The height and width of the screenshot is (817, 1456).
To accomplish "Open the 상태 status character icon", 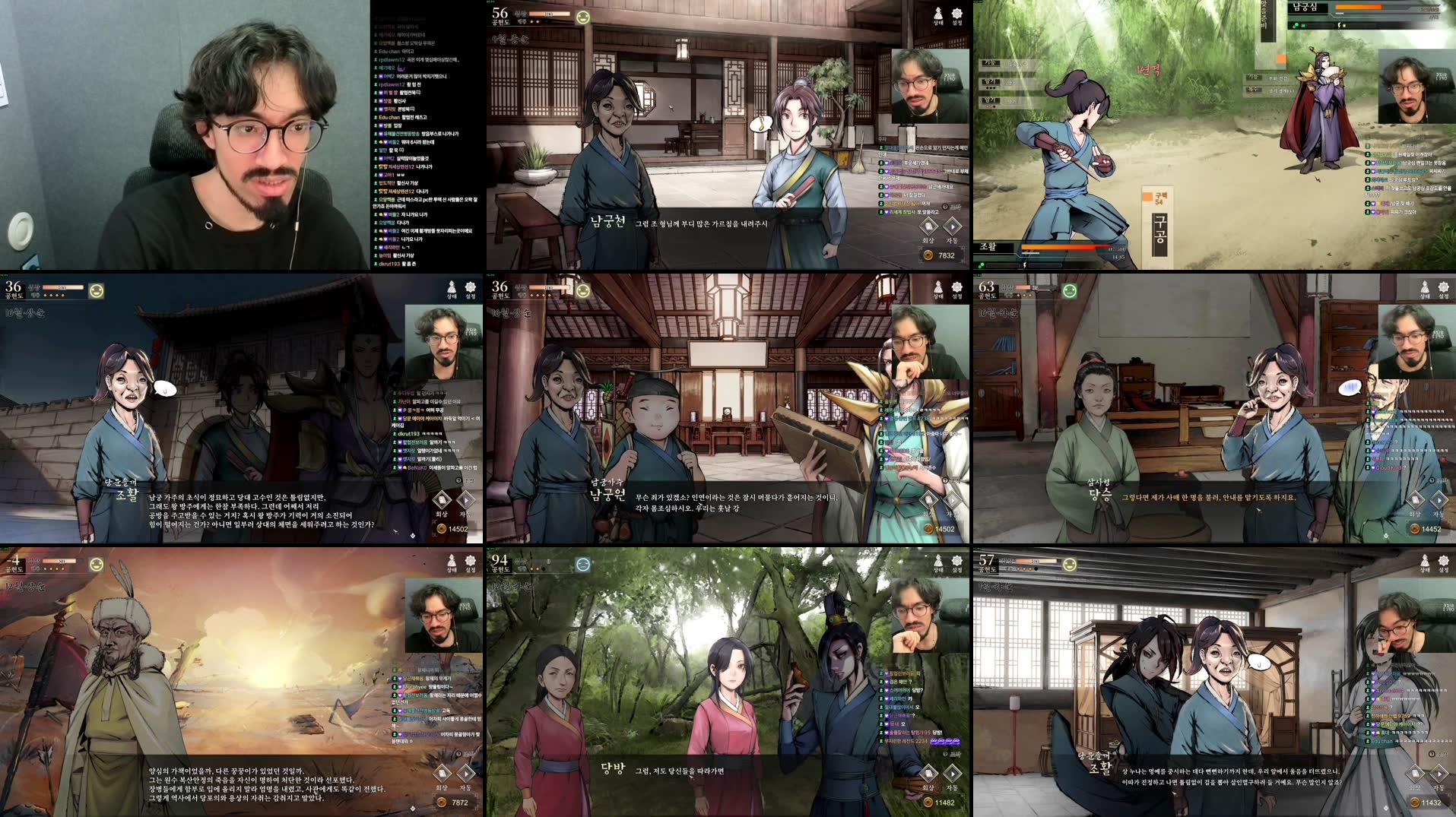I will click(x=937, y=12).
